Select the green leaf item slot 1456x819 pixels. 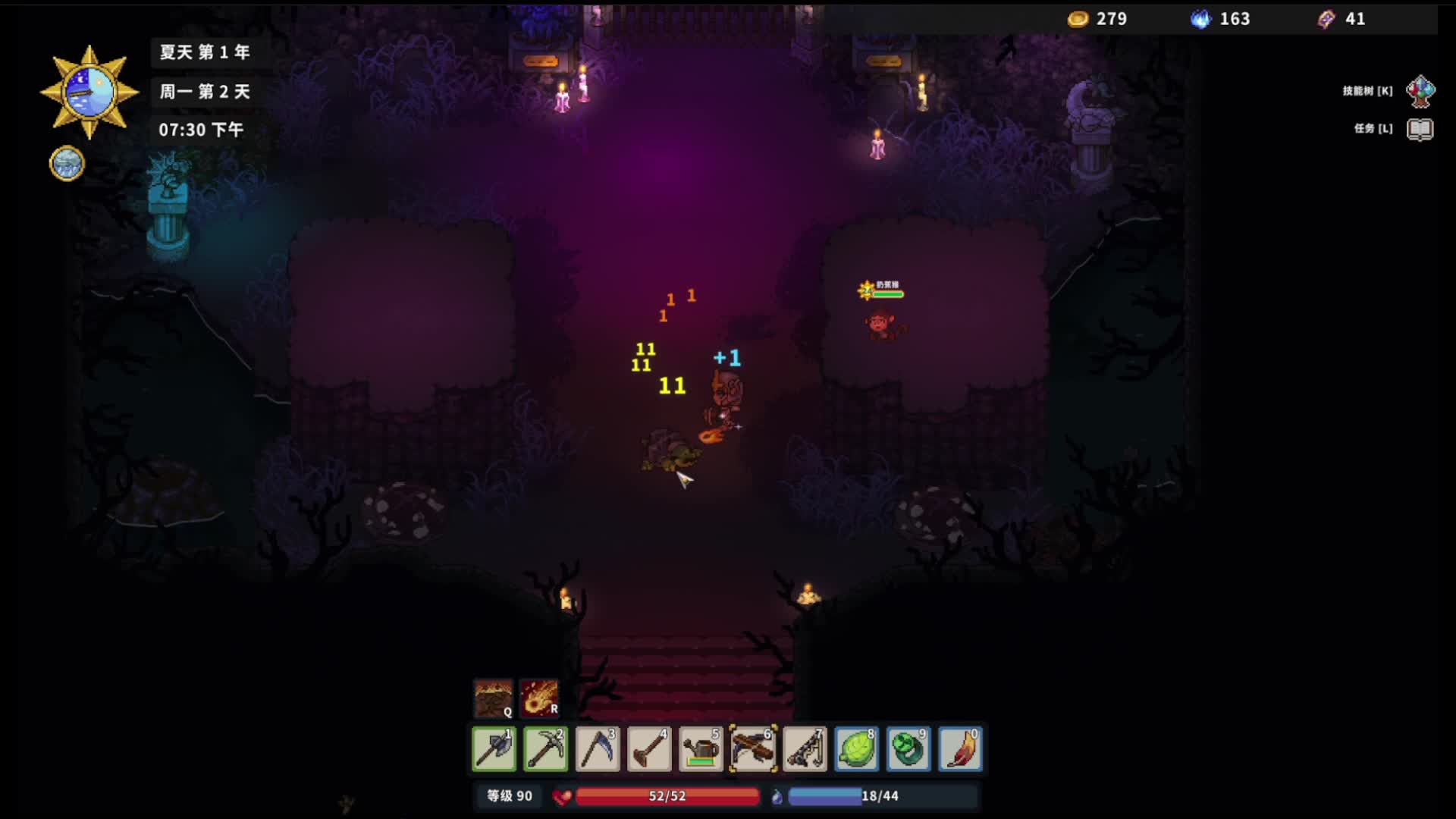[x=857, y=749]
